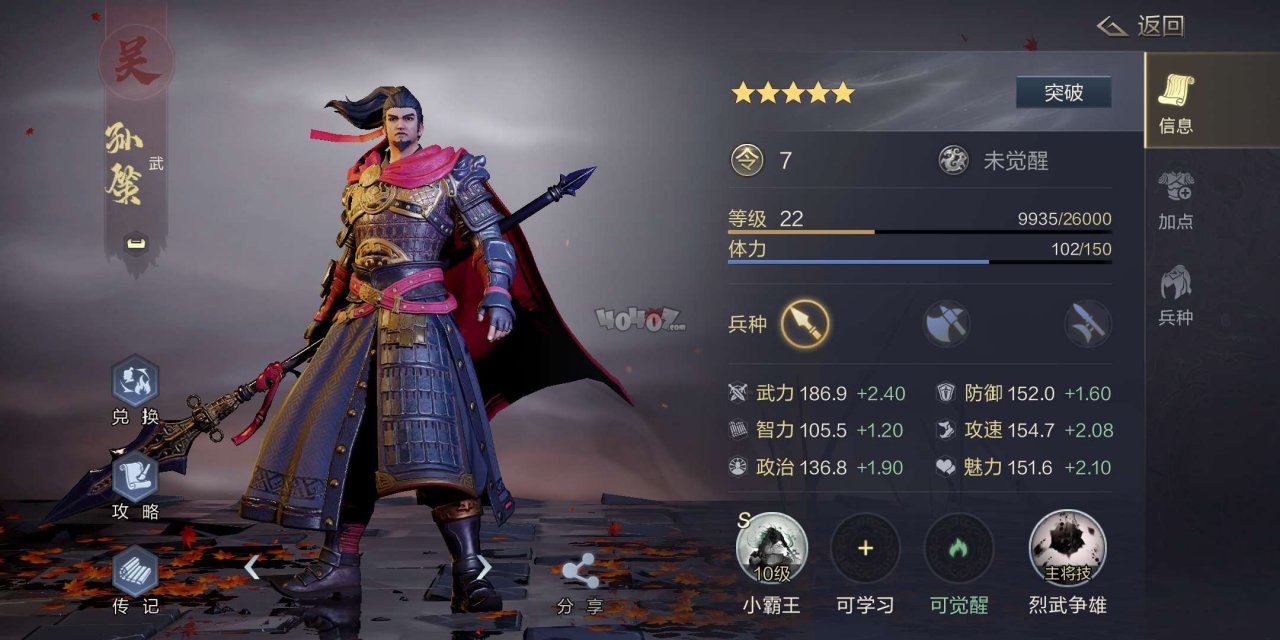Viewport: 1280px width, 640px height.
Task: Share this general via 分享
Action: tap(580, 582)
